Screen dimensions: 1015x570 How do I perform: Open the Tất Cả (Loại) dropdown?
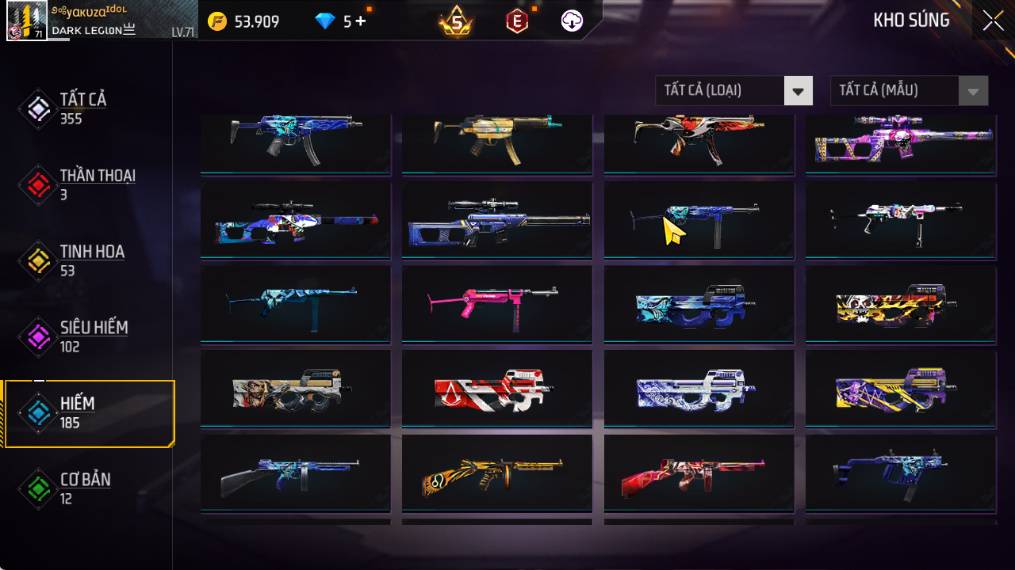pyautogui.click(x=734, y=91)
